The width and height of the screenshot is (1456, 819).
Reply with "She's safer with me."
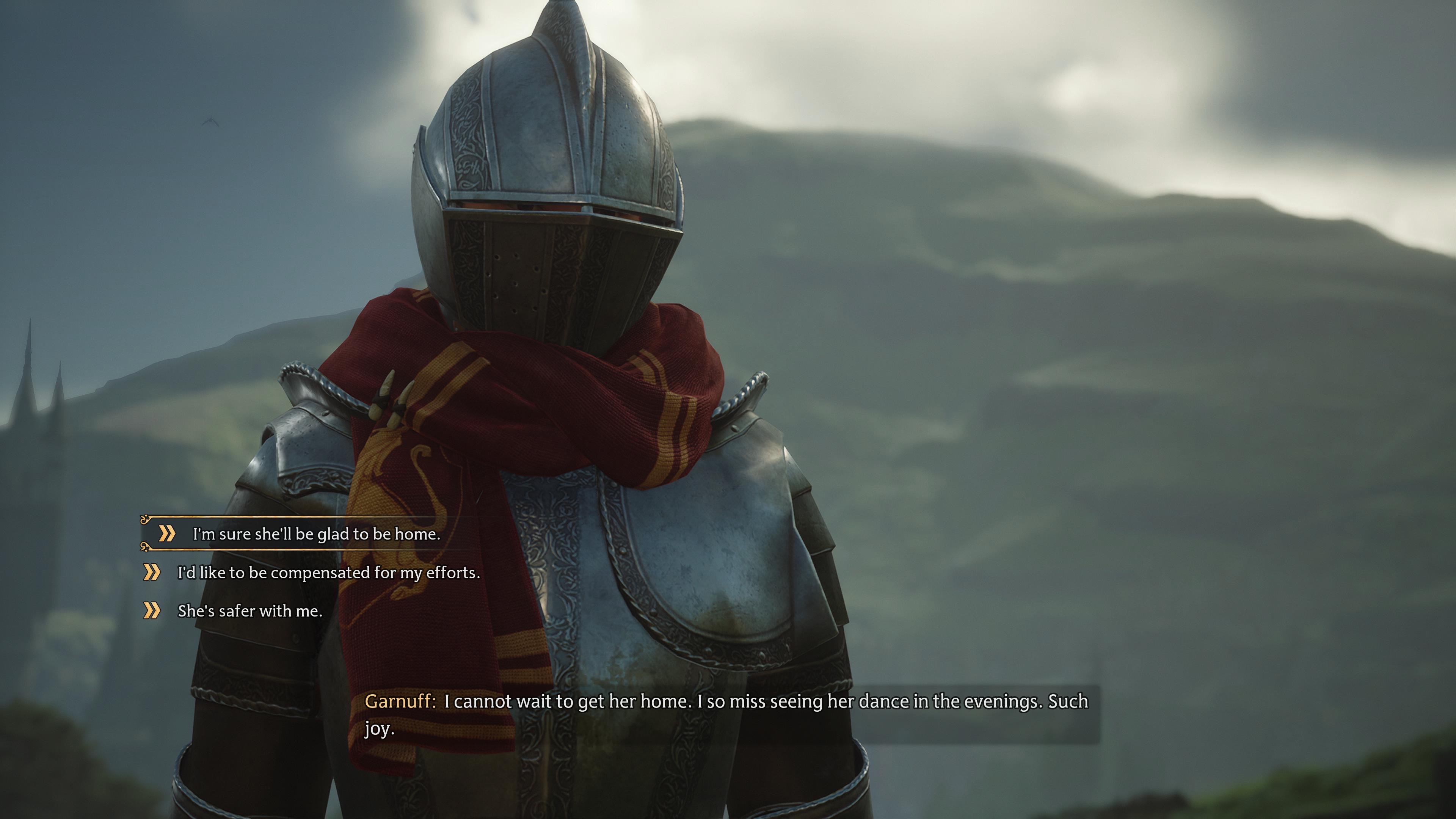pyautogui.click(x=250, y=611)
